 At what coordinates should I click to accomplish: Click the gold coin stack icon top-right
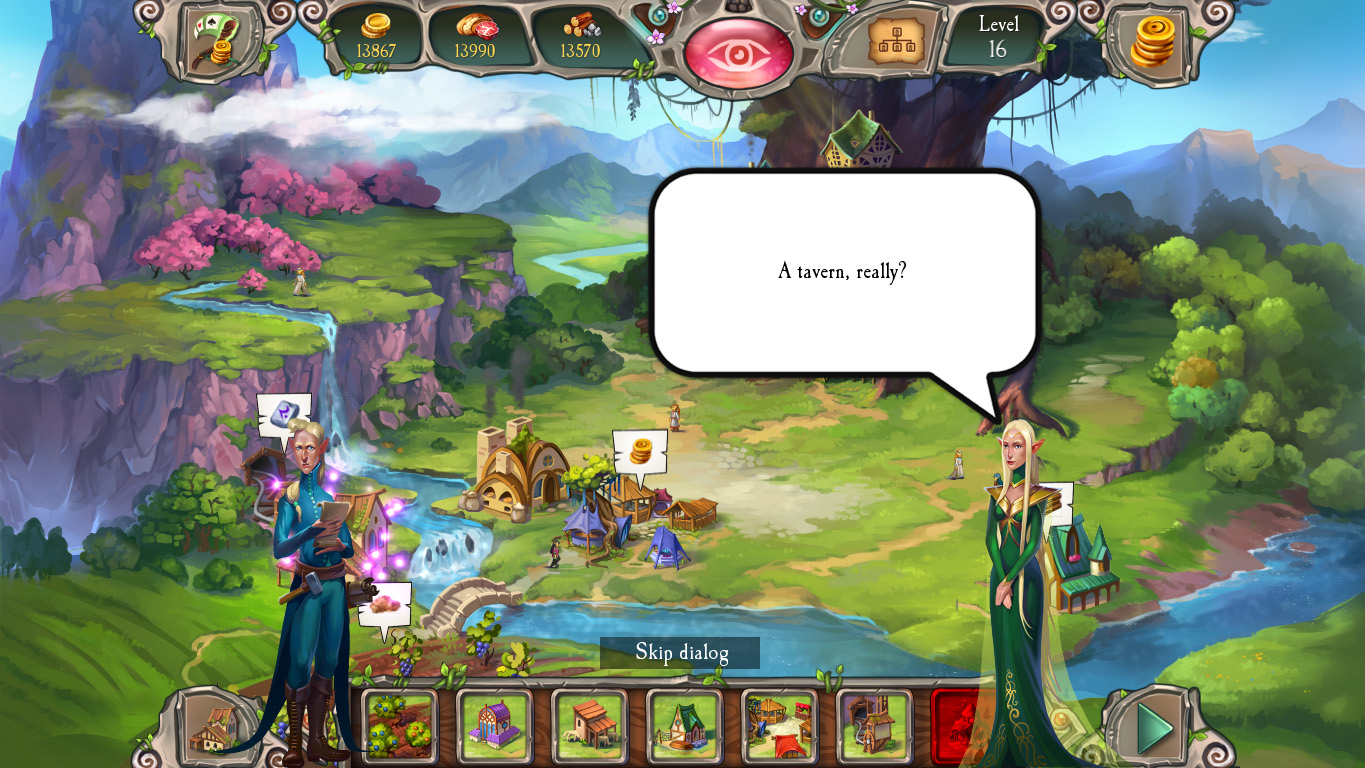click(1152, 42)
